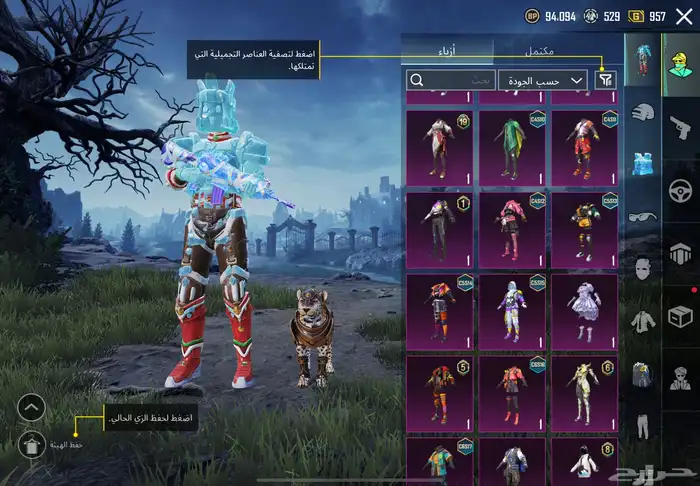Open the حسب الجودة sort dropdown
Image resolution: width=700 pixels, height=486 pixels.
pyautogui.click(x=542, y=80)
